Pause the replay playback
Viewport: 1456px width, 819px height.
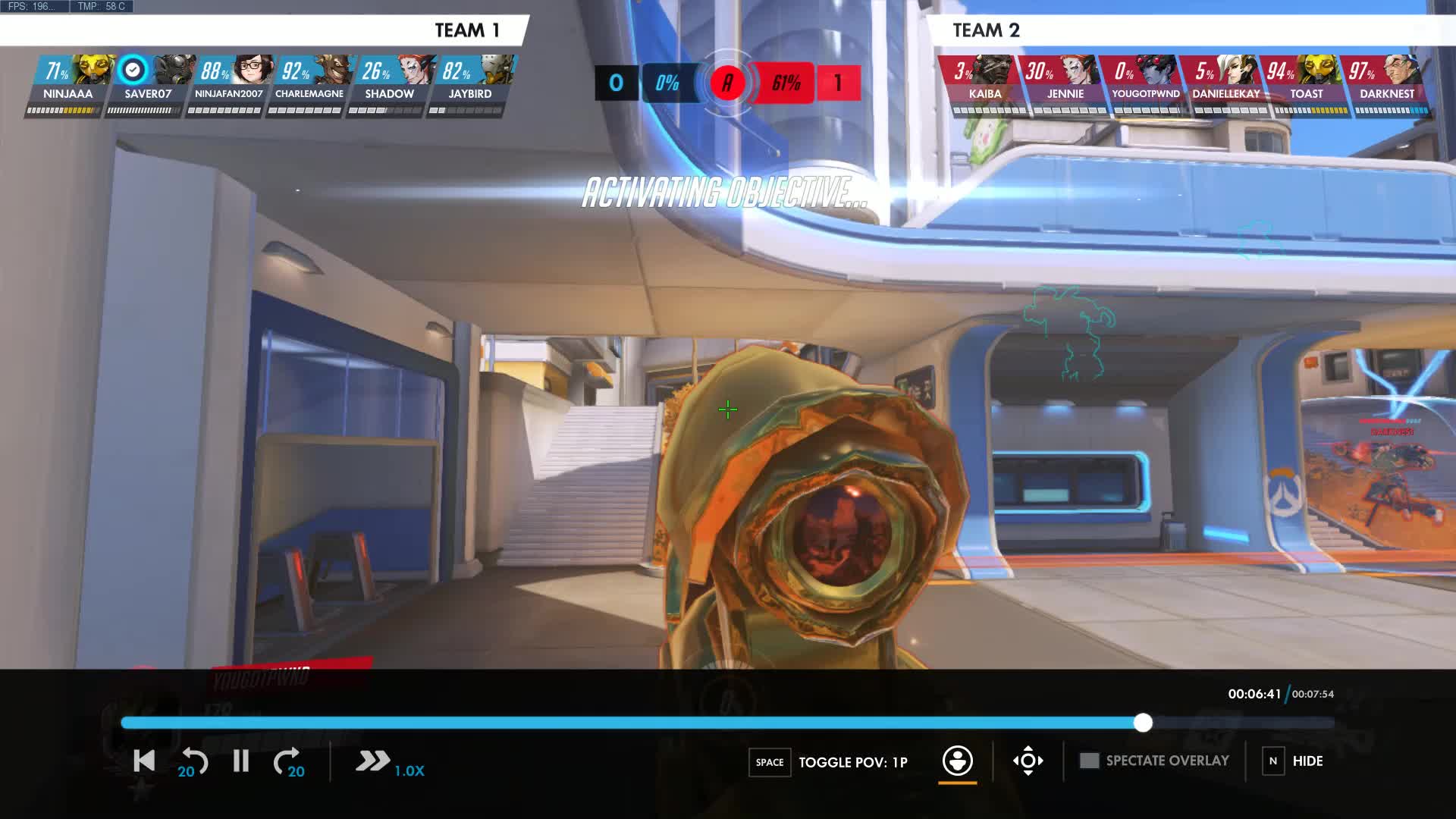[x=240, y=761]
